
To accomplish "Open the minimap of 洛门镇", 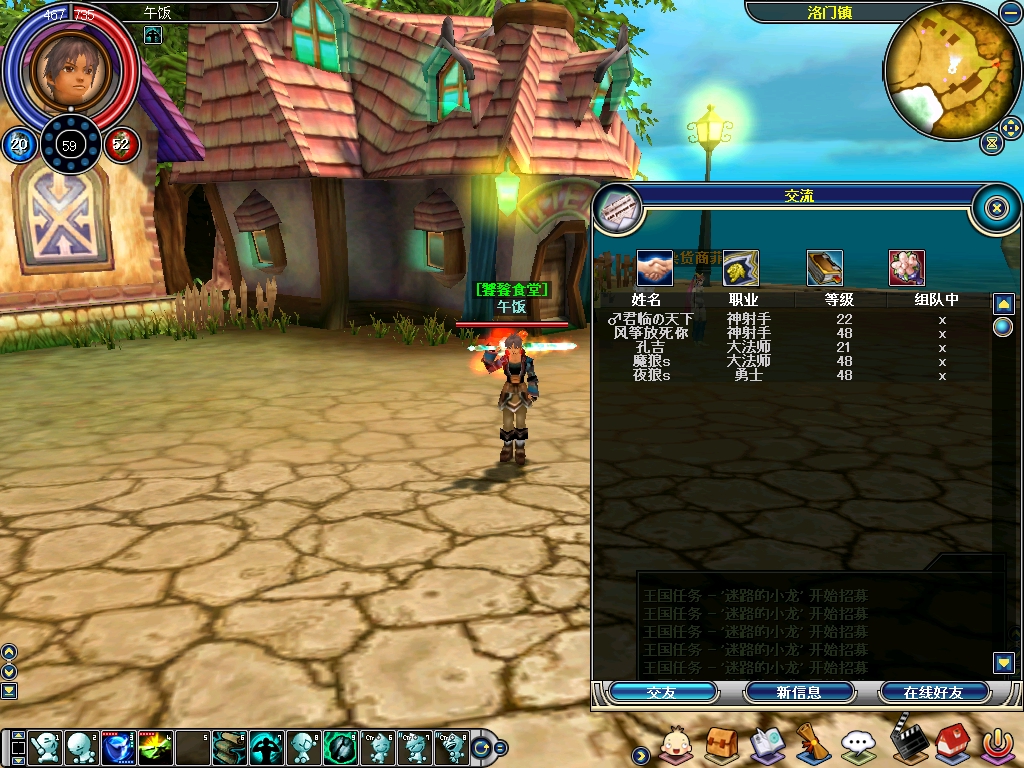I will click(x=951, y=70).
